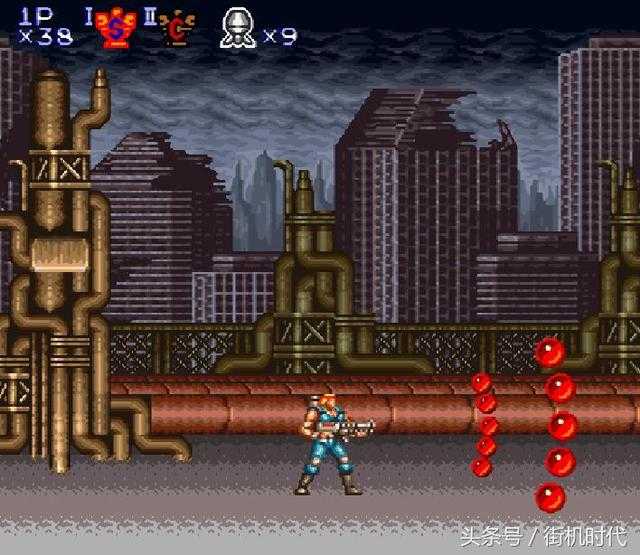This screenshot has width=640, height=555.
Task: Activate the smart bomb icon
Action: point(238,28)
